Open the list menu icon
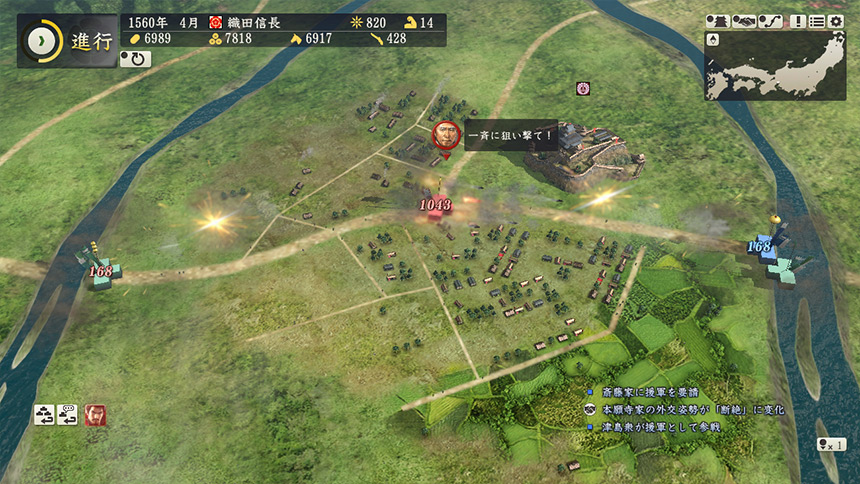The width and height of the screenshot is (860, 484). (817, 21)
